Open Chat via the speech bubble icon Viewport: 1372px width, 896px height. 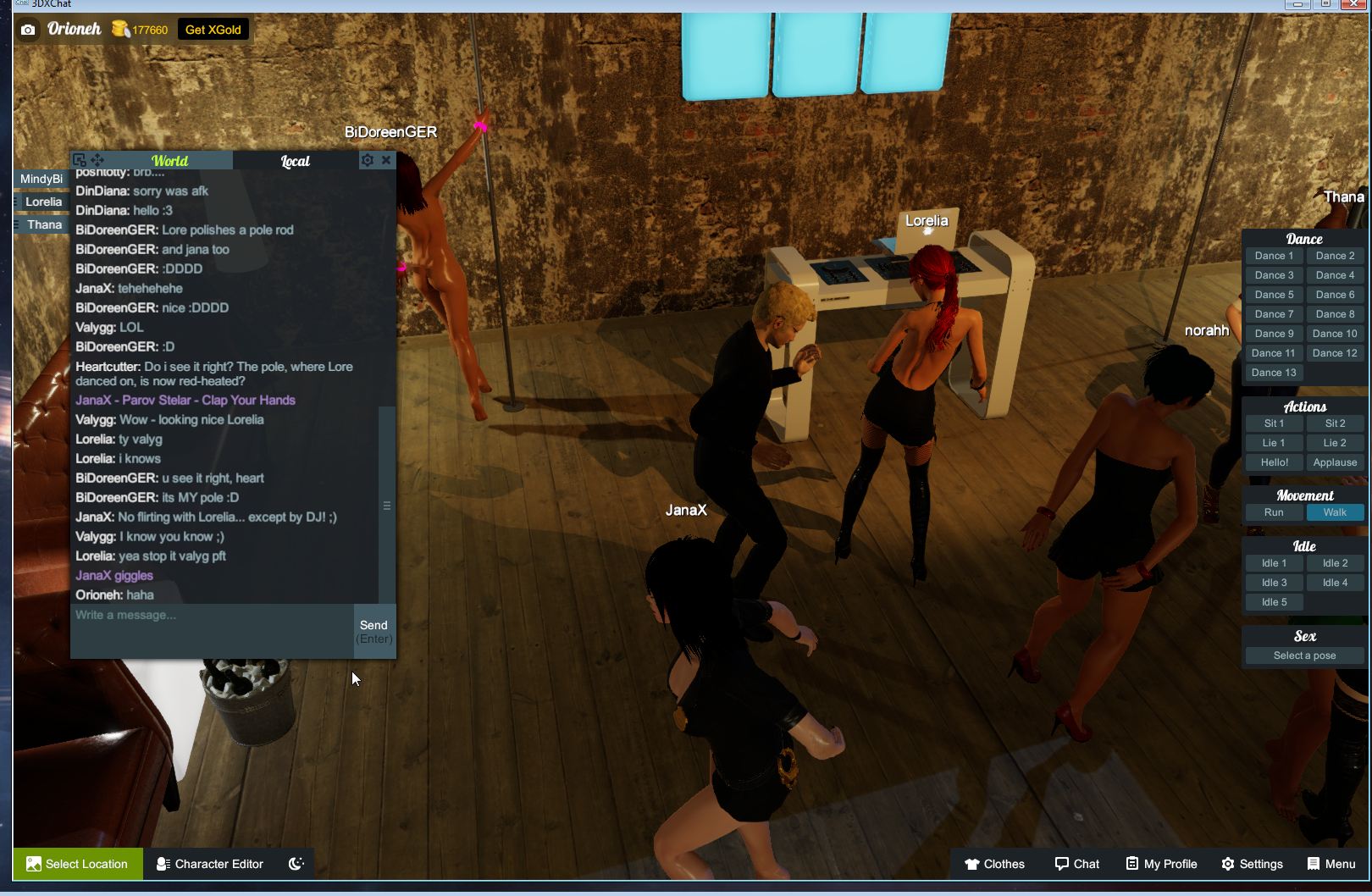tap(1062, 863)
